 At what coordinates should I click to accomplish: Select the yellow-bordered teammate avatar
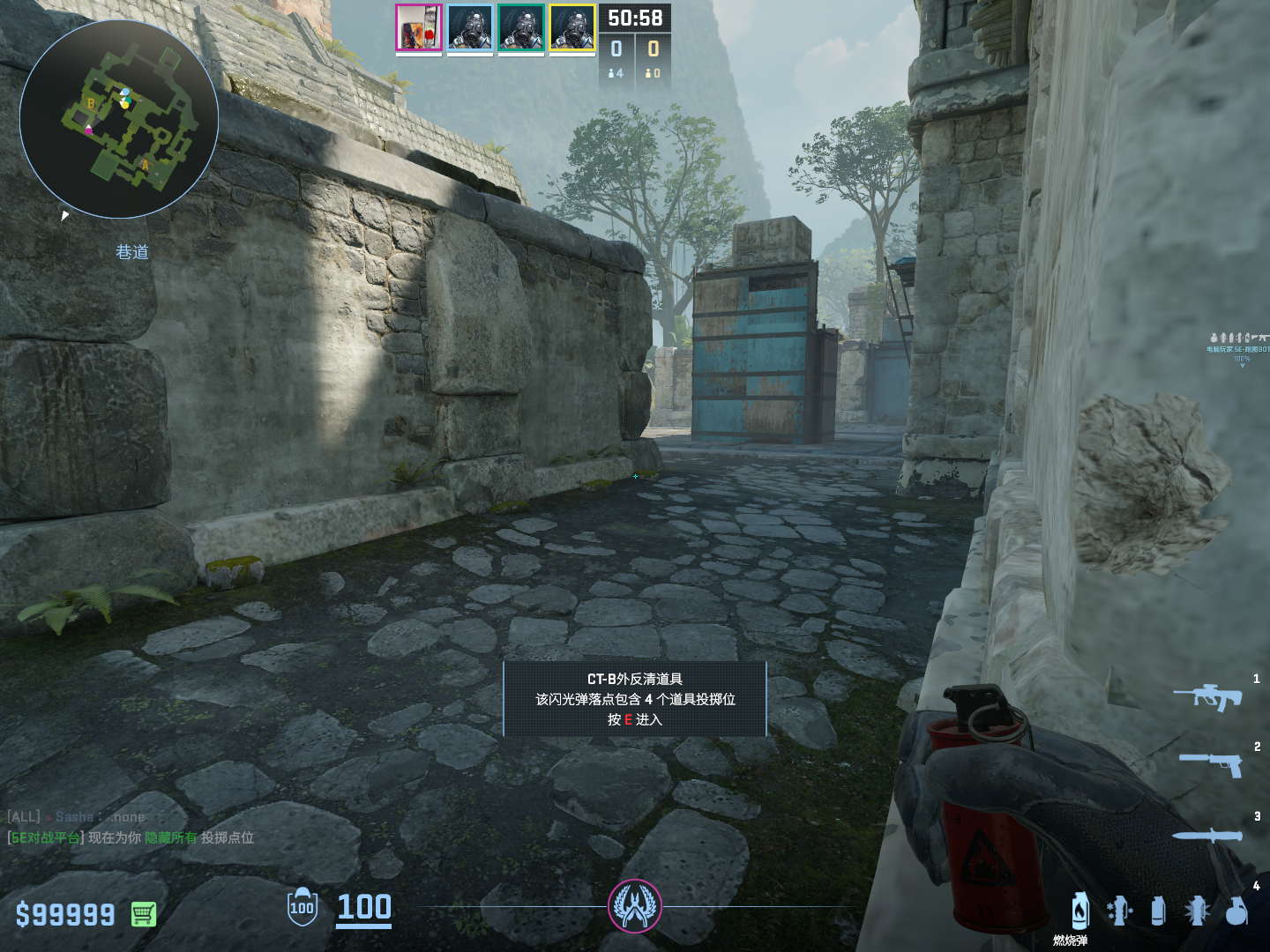(571, 27)
